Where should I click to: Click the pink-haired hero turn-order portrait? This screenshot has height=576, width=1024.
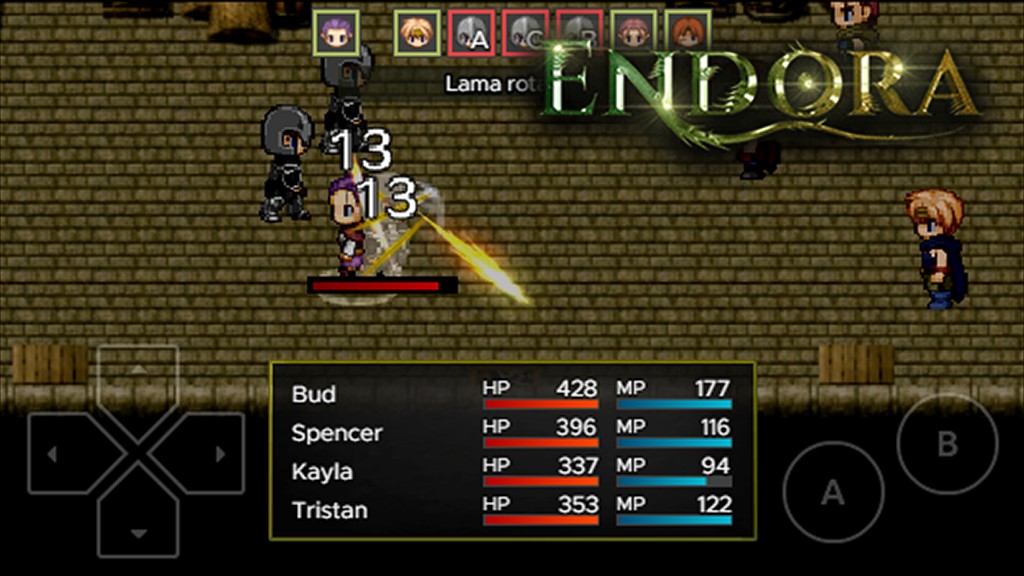tap(632, 33)
